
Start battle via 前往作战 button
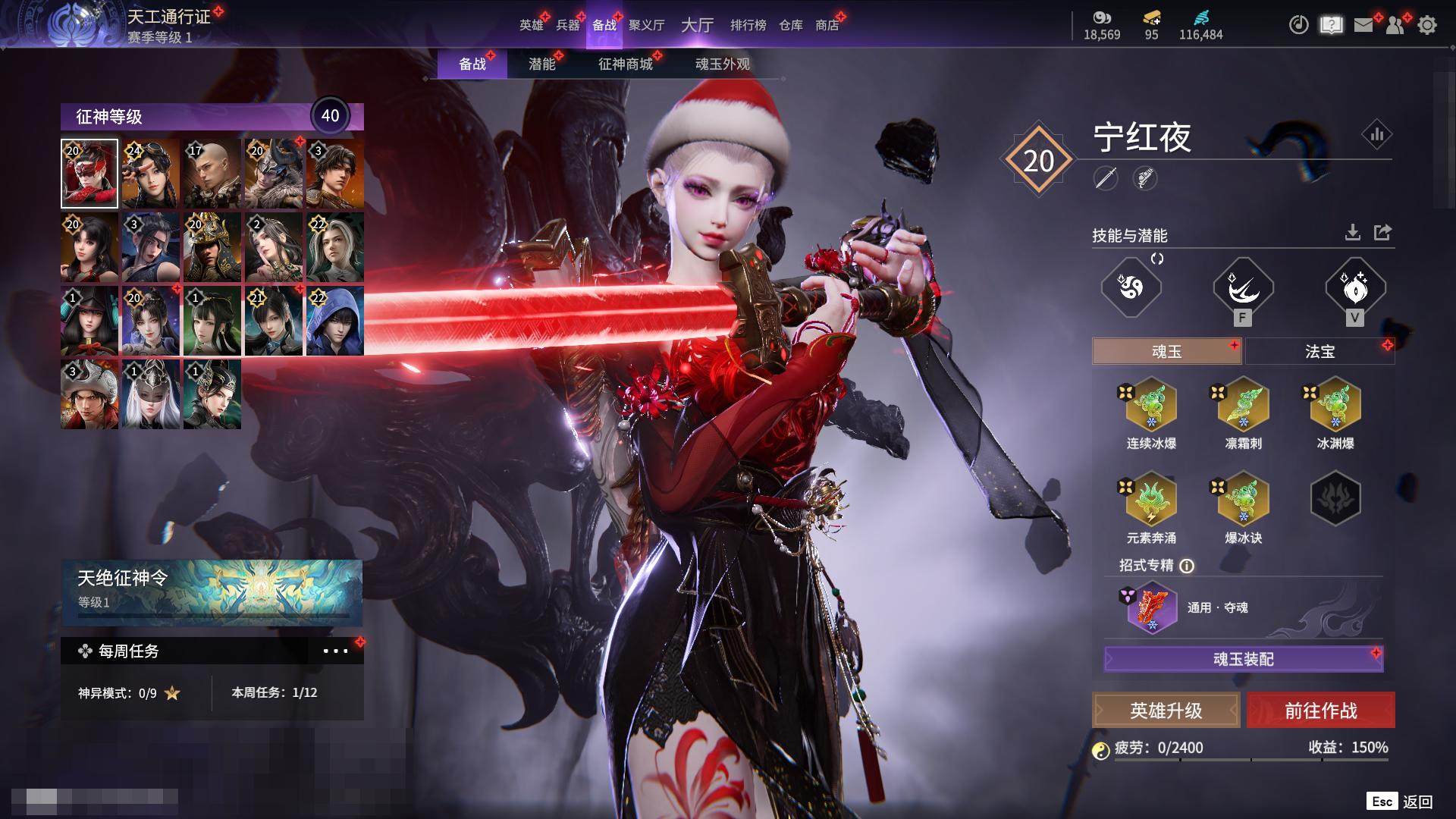click(x=1320, y=711)
